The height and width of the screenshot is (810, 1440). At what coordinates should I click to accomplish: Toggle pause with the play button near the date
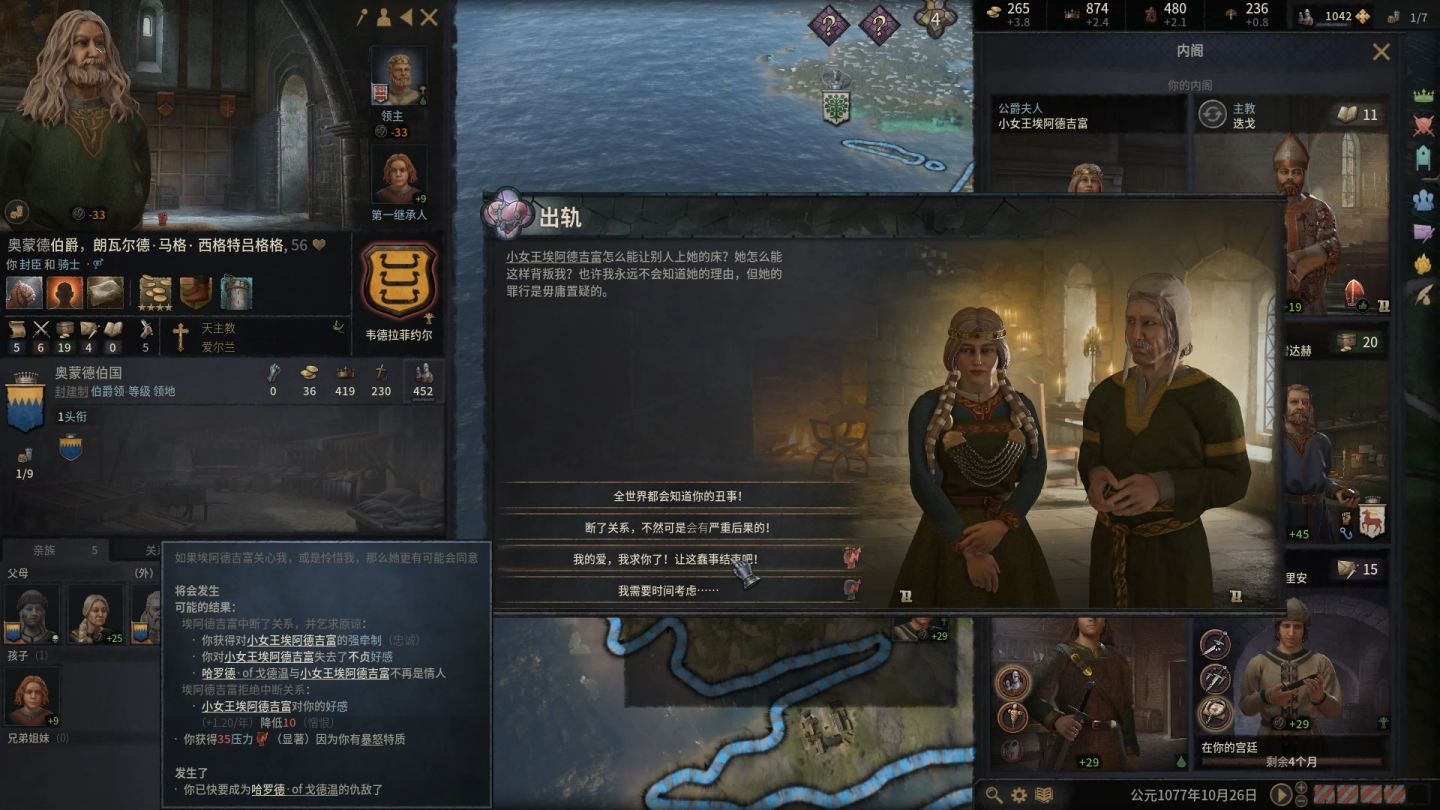(x=1281, y=795)
